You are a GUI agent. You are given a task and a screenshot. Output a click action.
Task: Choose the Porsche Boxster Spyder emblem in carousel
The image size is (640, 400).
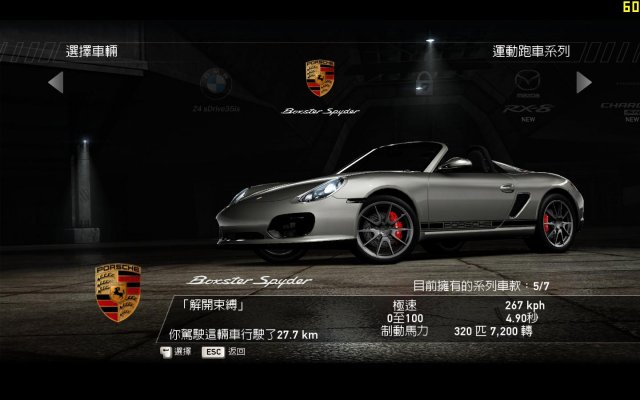click(320, 78)
